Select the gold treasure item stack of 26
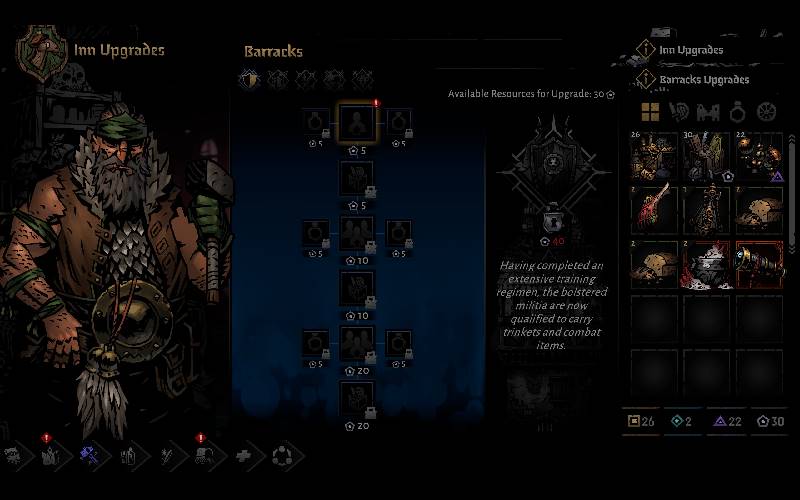The height and width of the screenshot is (500, 800). click(x=656, y=155)
